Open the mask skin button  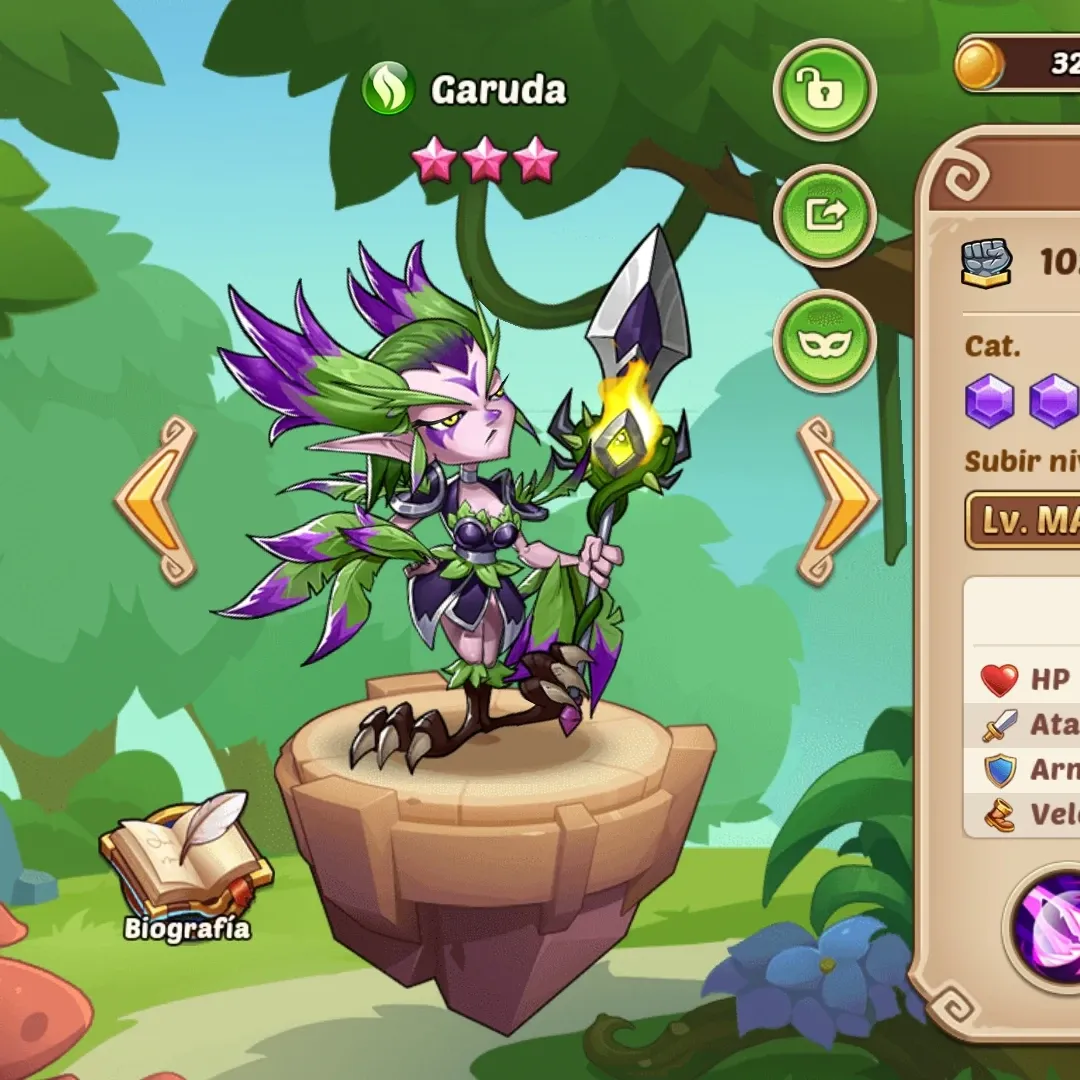coord(824,342)
